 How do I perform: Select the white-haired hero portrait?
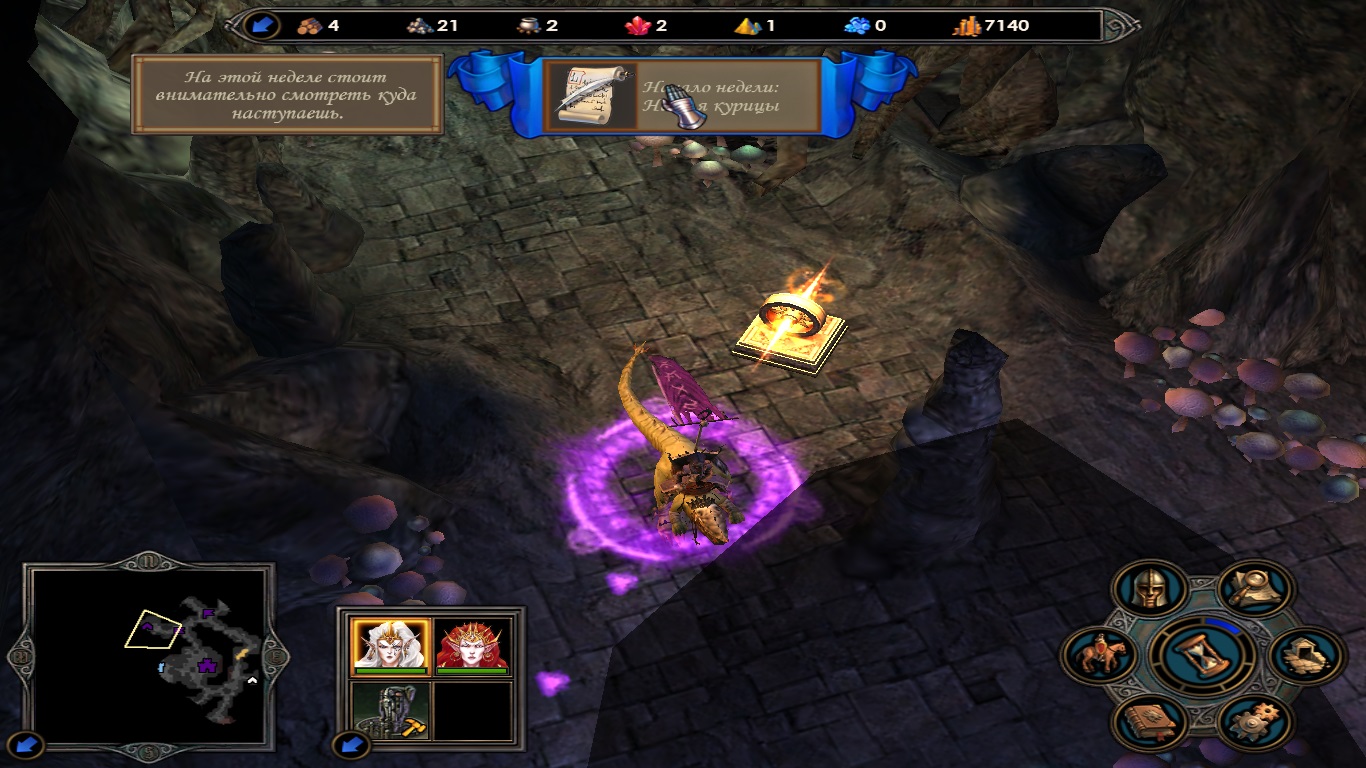click(390, 646)
